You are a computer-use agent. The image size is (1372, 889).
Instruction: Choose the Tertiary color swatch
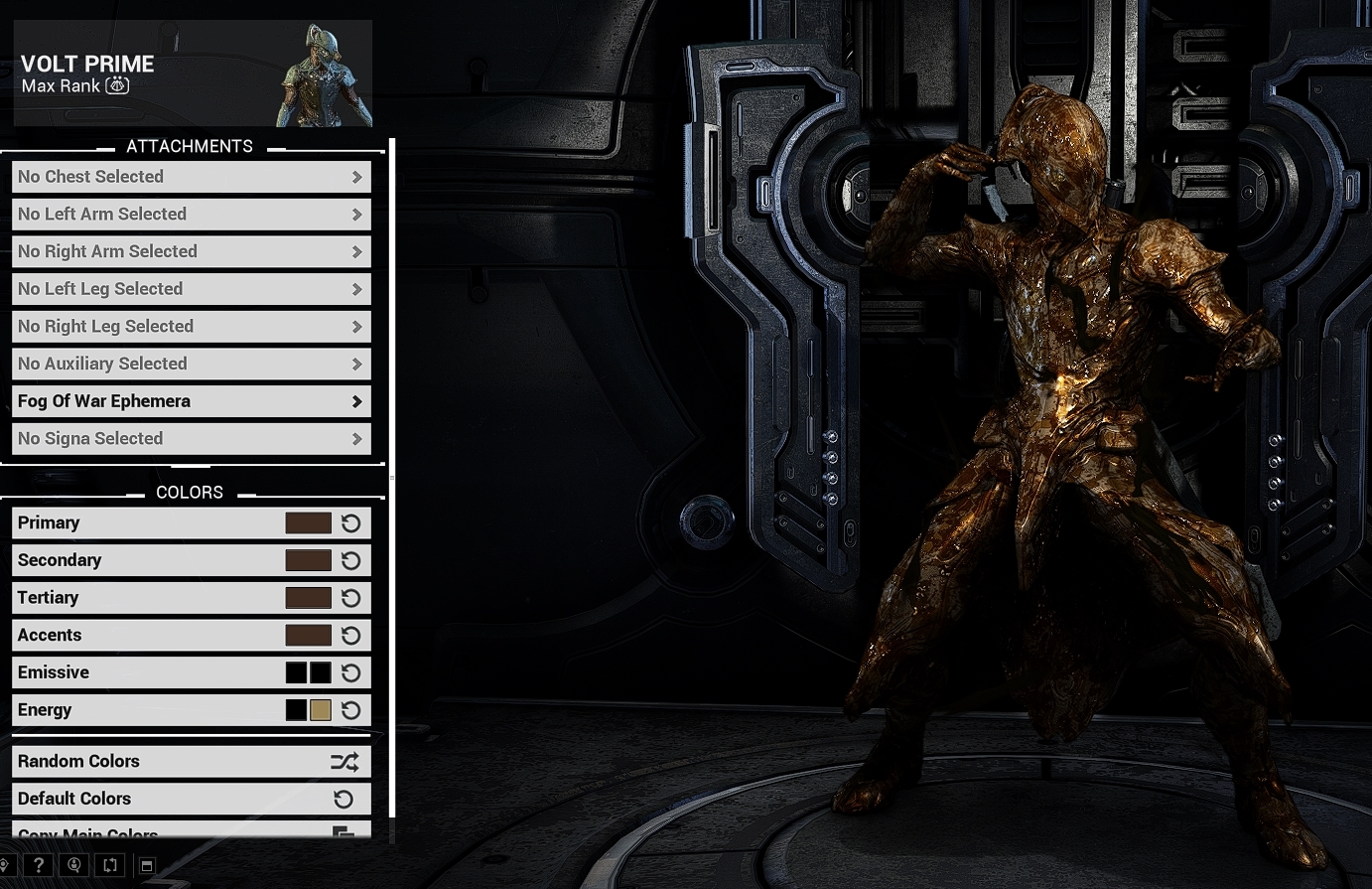pos(308,598)
